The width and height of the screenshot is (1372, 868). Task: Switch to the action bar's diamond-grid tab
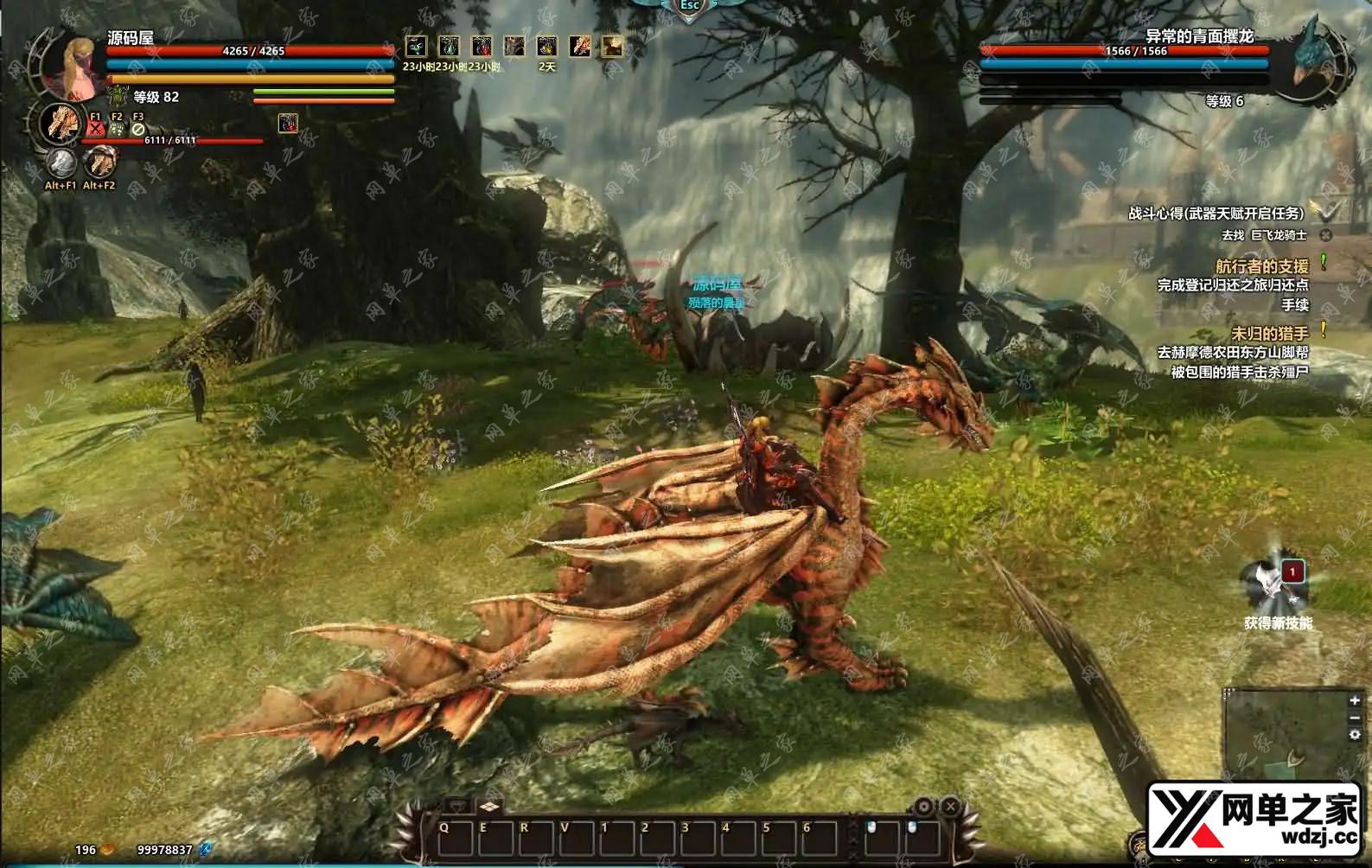pos(489,806)
